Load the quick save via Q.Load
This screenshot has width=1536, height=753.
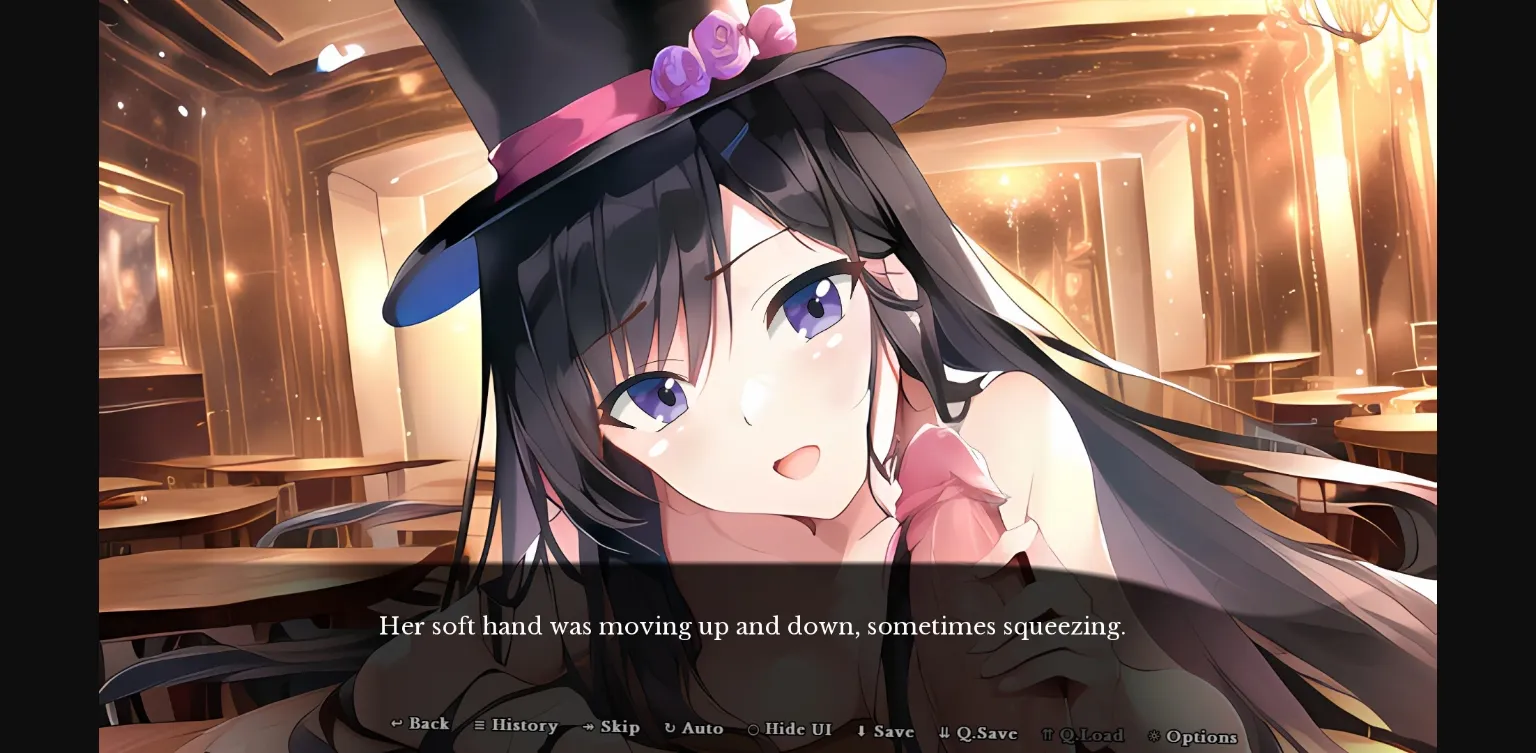[1085, 733]
